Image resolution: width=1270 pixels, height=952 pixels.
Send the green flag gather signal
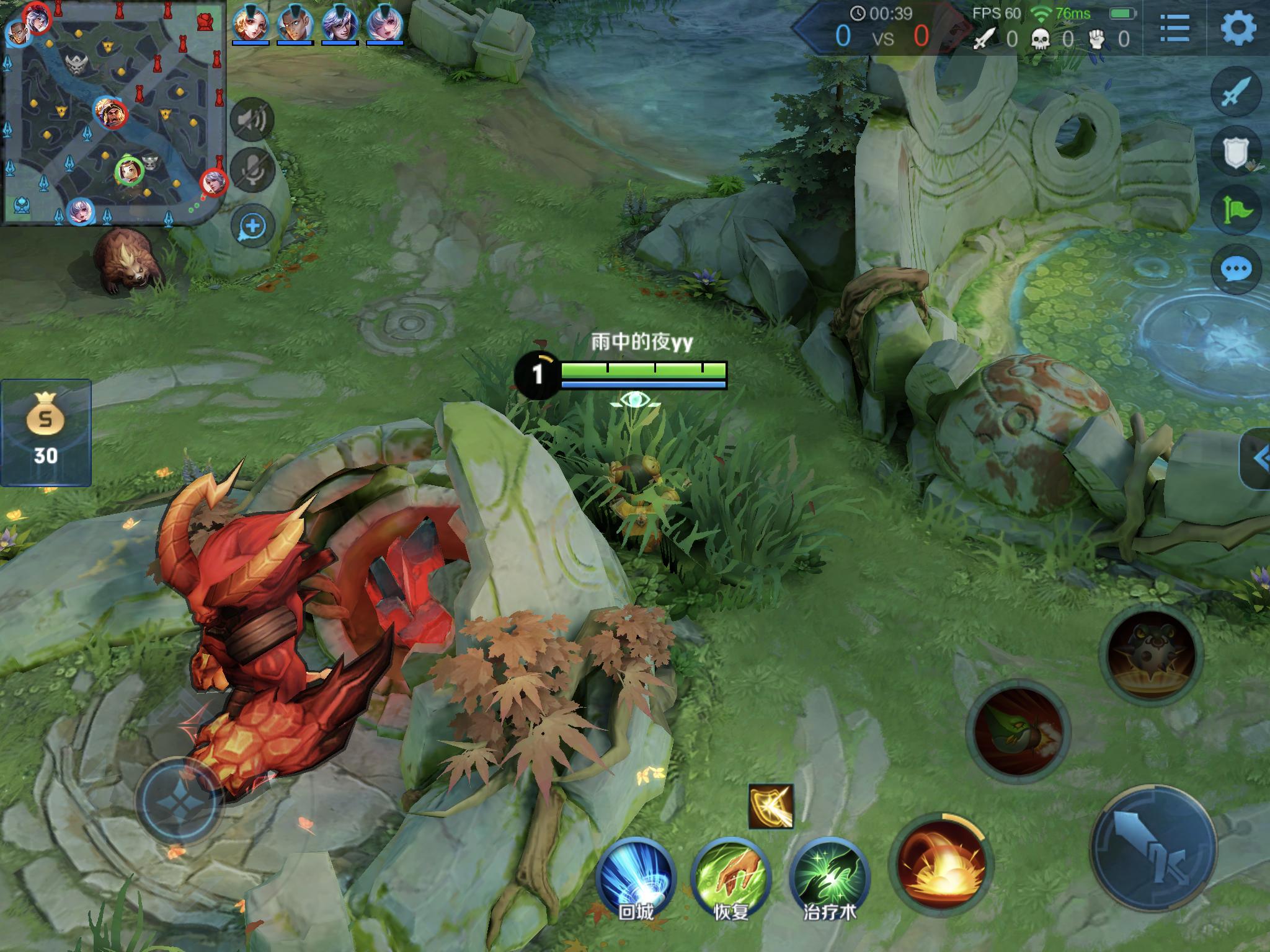click(x=1236, y=209)
